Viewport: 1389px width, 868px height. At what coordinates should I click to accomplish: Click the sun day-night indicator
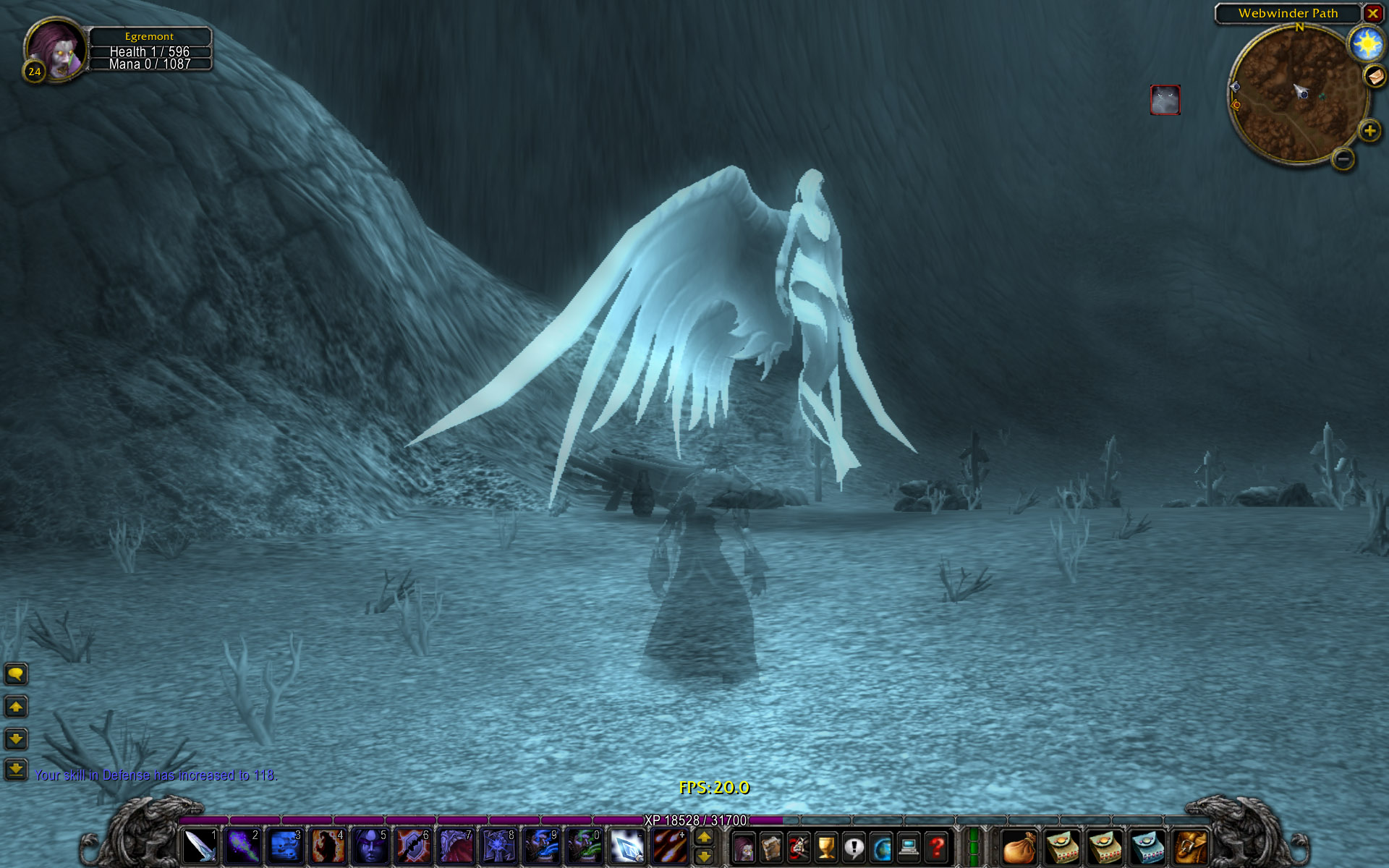point(1367,45)
